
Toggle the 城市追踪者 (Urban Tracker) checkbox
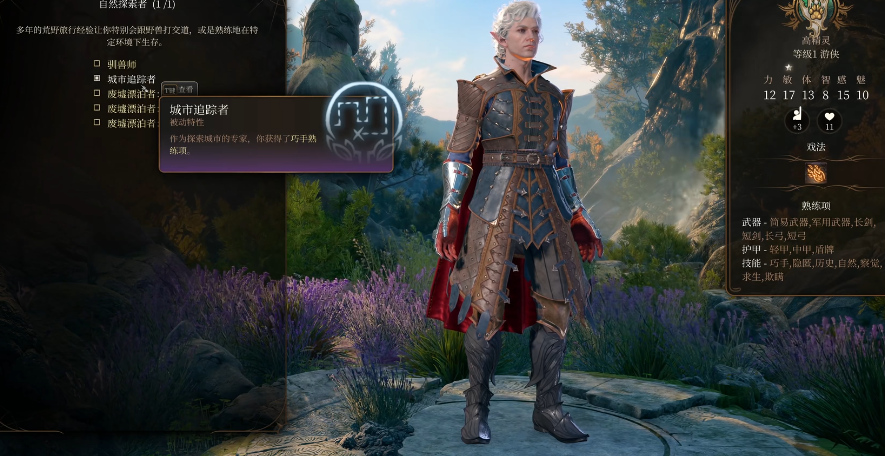97,78
